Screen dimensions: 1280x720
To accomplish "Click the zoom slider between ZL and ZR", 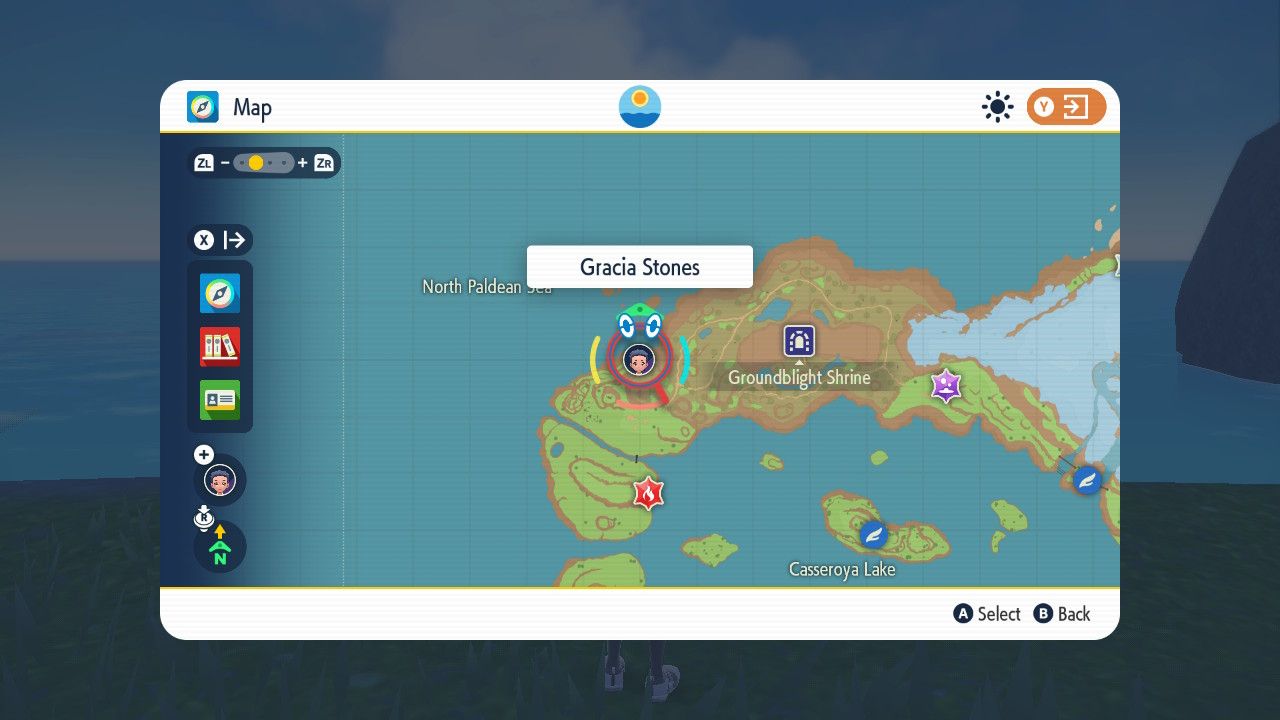I will click(263, 161).
